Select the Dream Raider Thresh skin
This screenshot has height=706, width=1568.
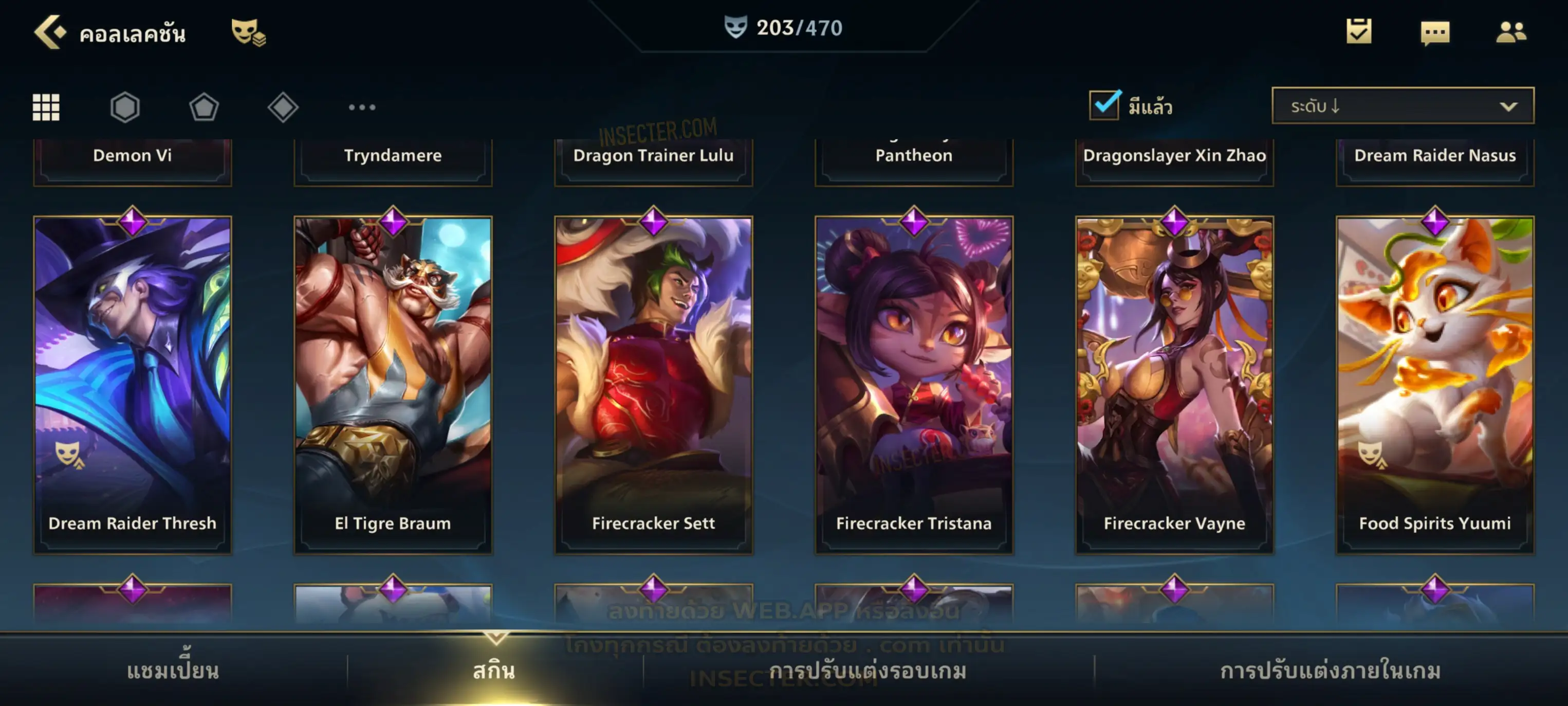[133, 384]
